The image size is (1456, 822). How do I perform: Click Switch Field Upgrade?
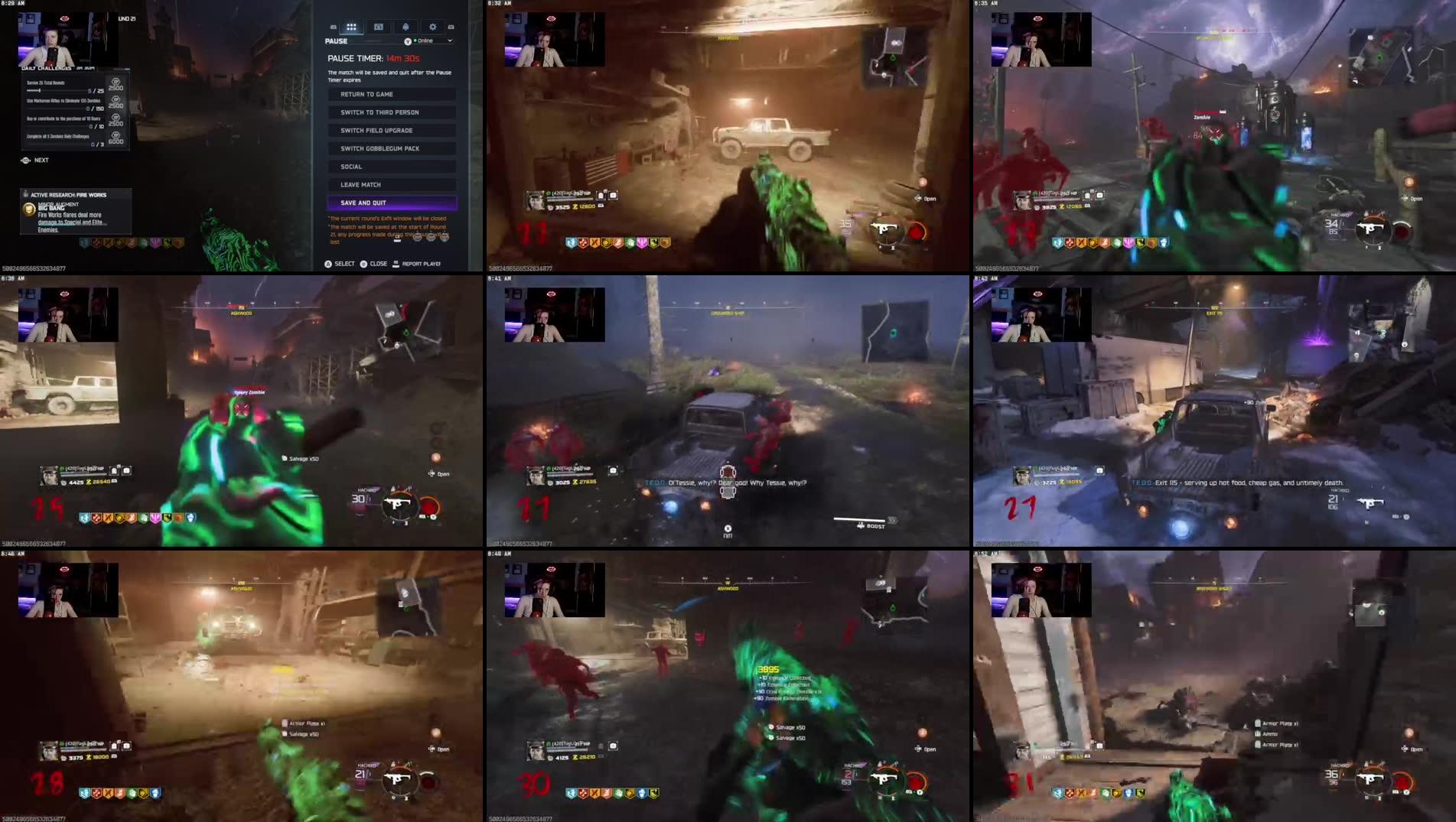click(x=391, y=130)
